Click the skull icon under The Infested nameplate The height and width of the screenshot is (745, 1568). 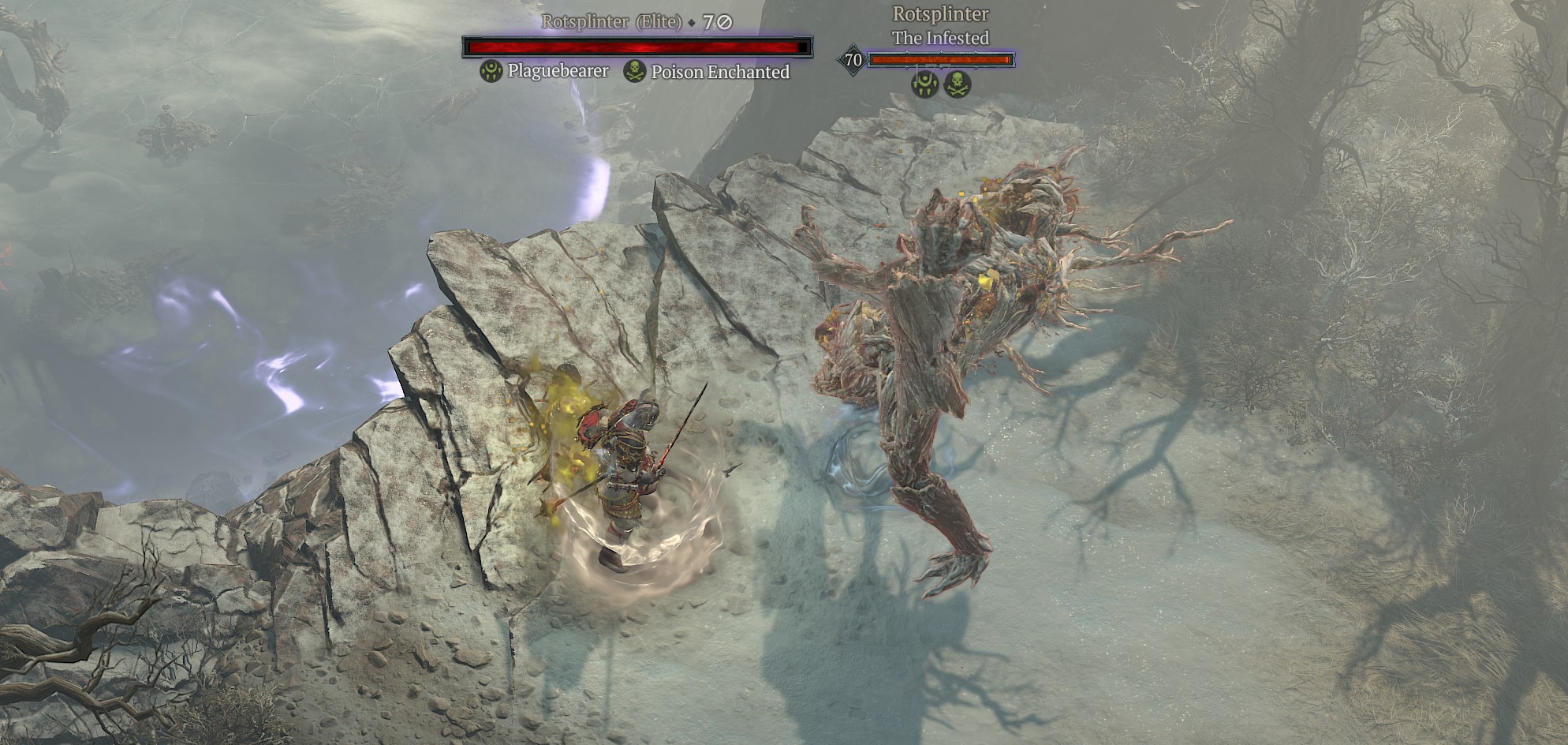(x=958, y=84)
